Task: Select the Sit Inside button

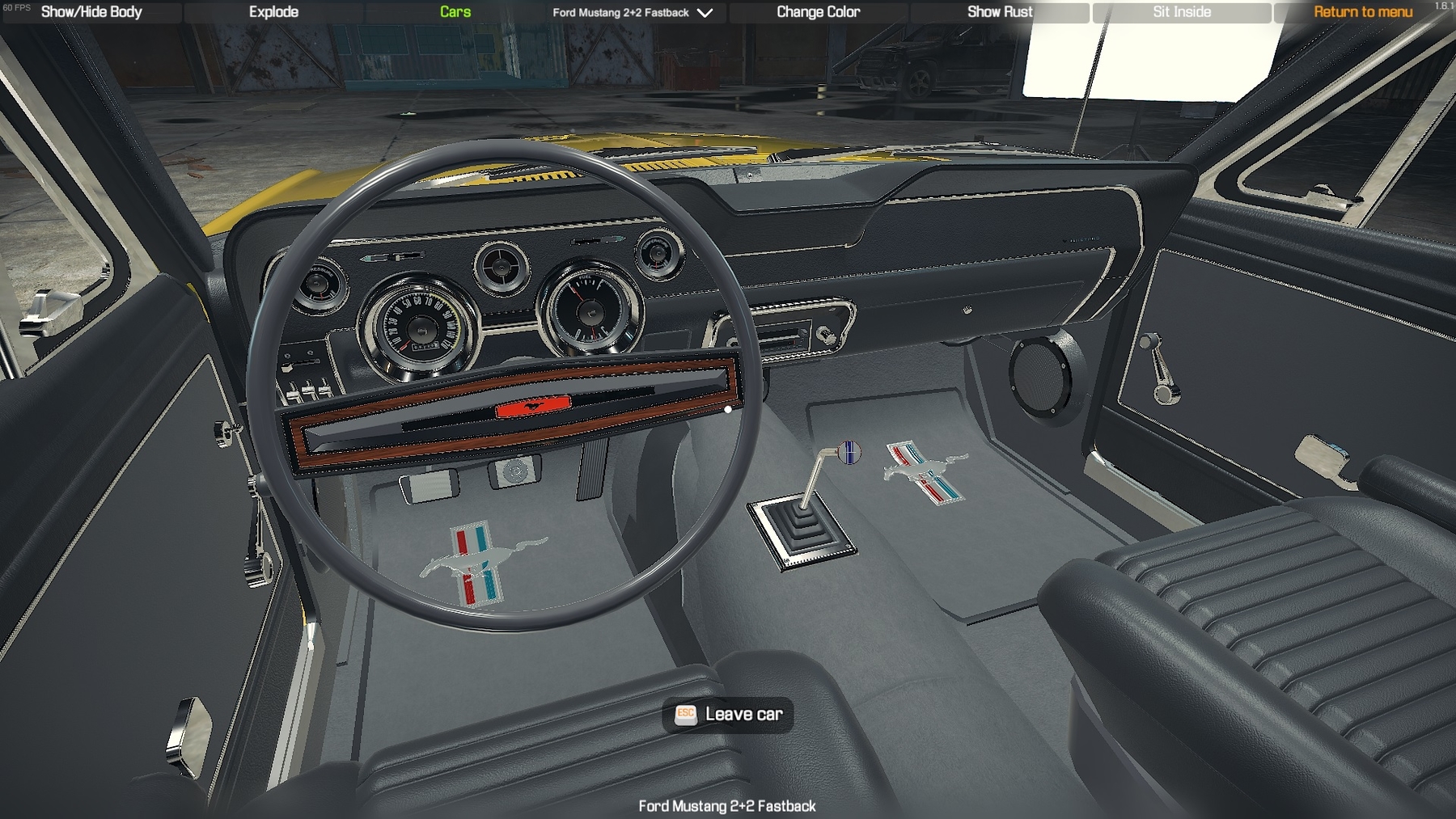Action: 1182,12
